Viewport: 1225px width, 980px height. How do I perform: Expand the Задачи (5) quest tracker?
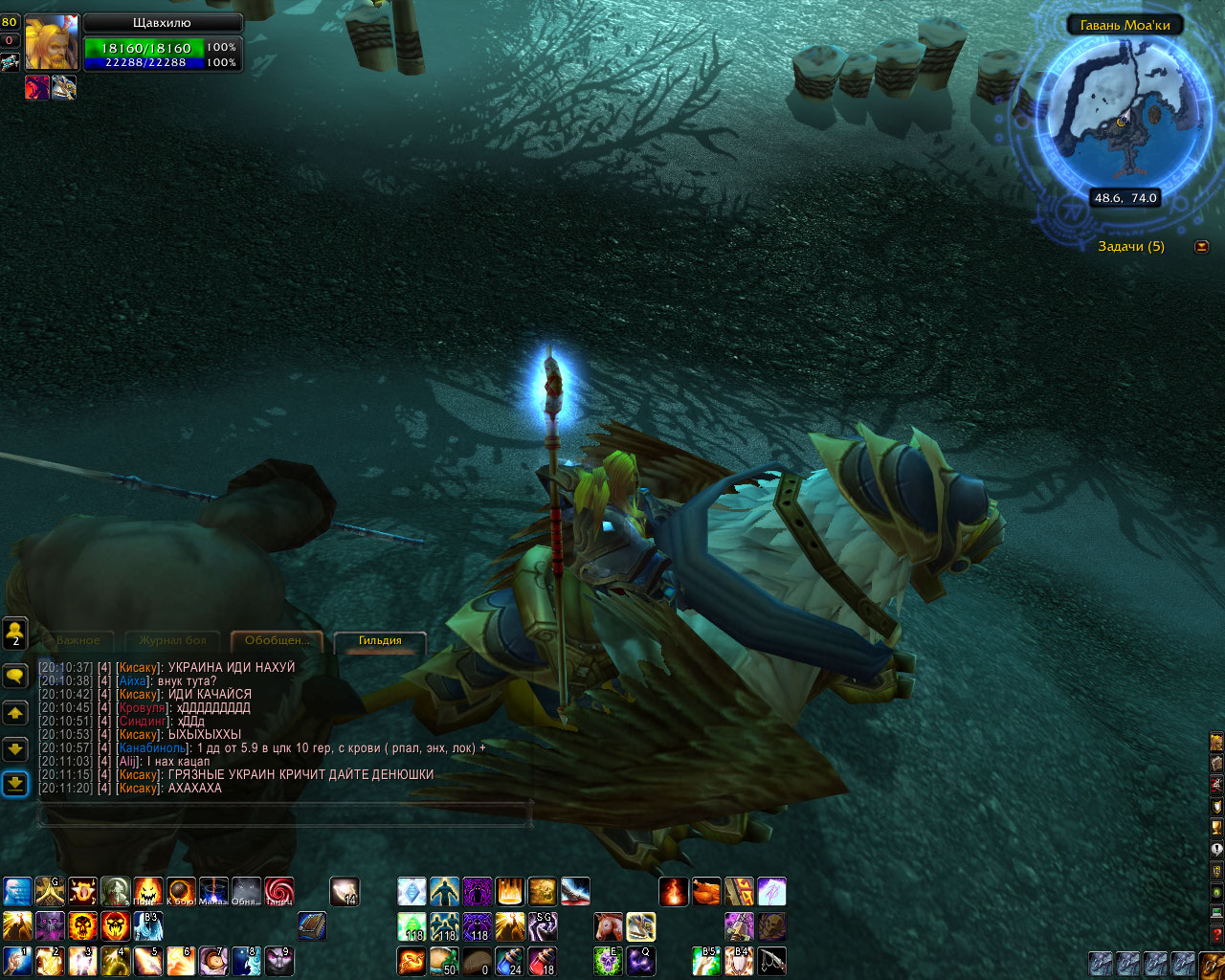pos(1201,247)
